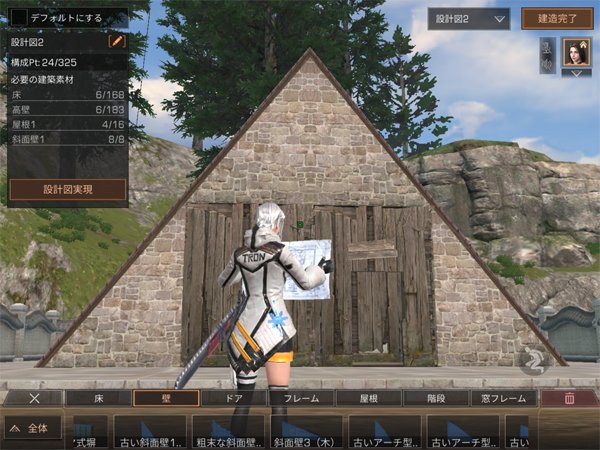Screen dimensions: 600x450
Task: Select the 壁 tab
Action: 166,398
